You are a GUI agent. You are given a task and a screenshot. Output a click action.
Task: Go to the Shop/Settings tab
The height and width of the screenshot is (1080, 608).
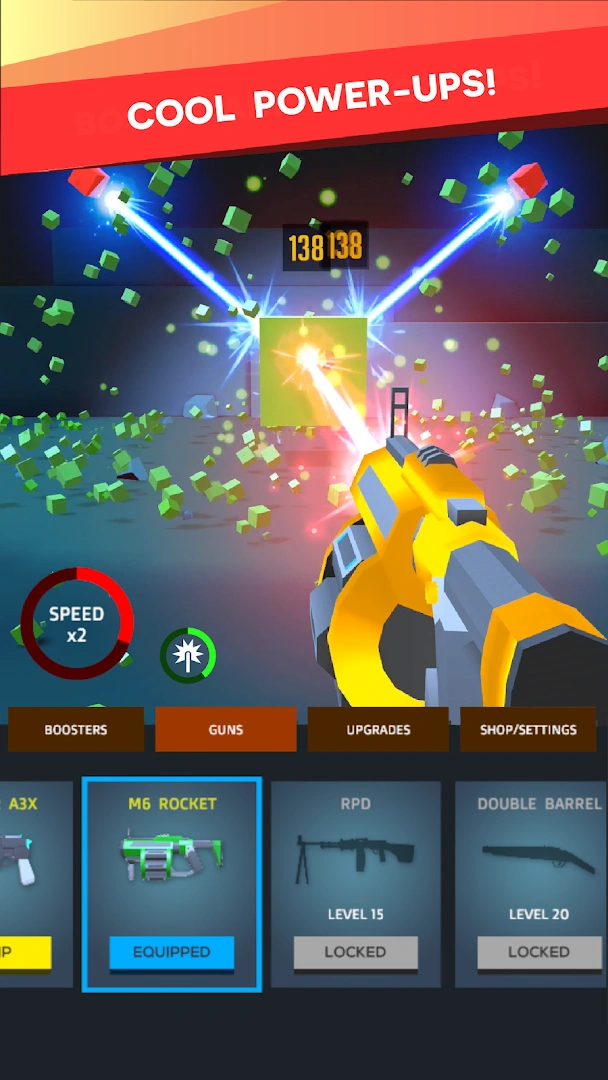click(528, 730)
